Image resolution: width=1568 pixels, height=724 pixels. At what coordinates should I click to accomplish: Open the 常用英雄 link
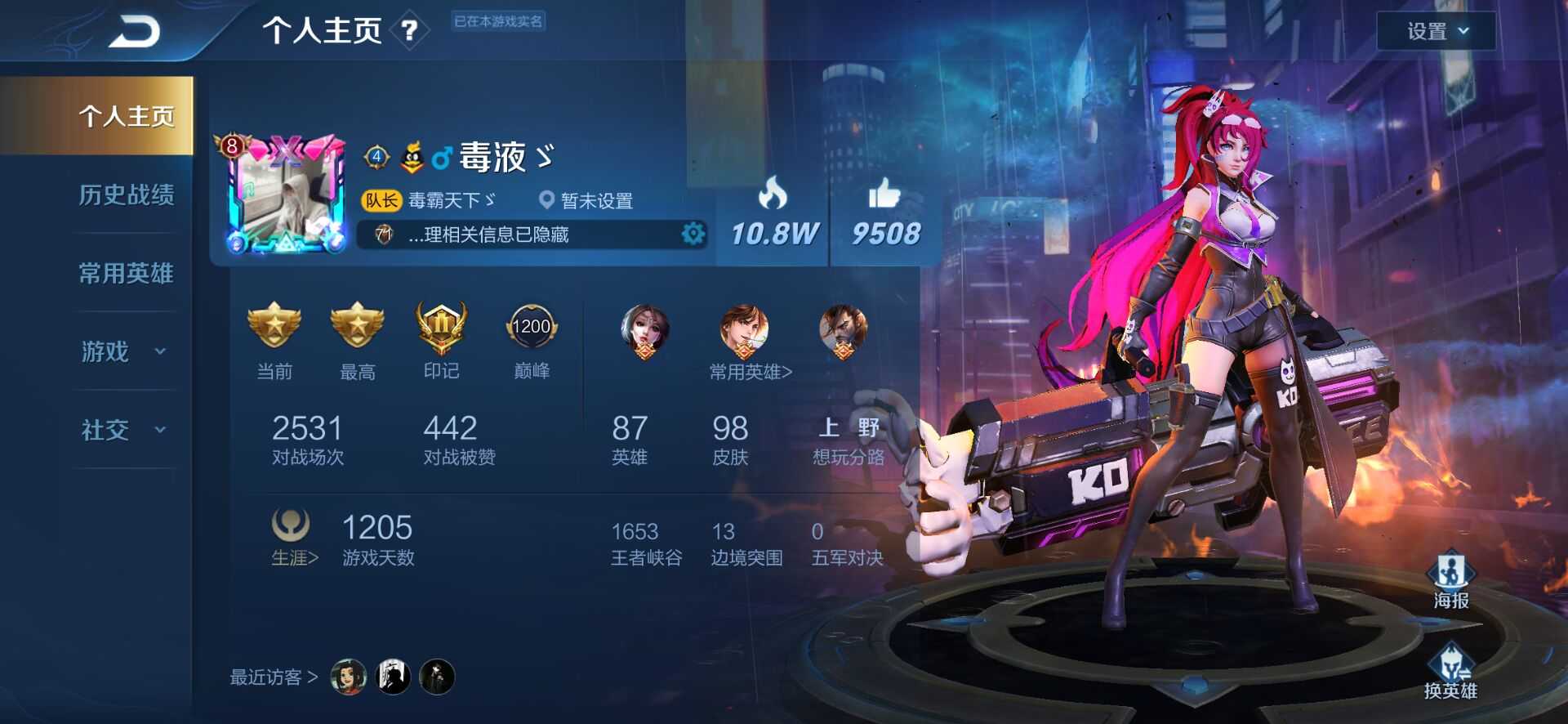click(750, 372)
